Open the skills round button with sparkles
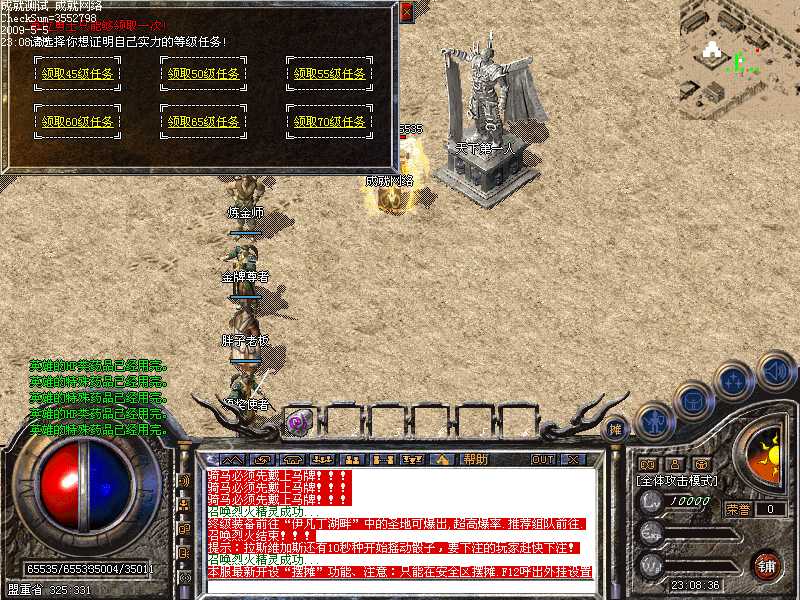This screenshot has width=800, height=600. pos(733,381)
